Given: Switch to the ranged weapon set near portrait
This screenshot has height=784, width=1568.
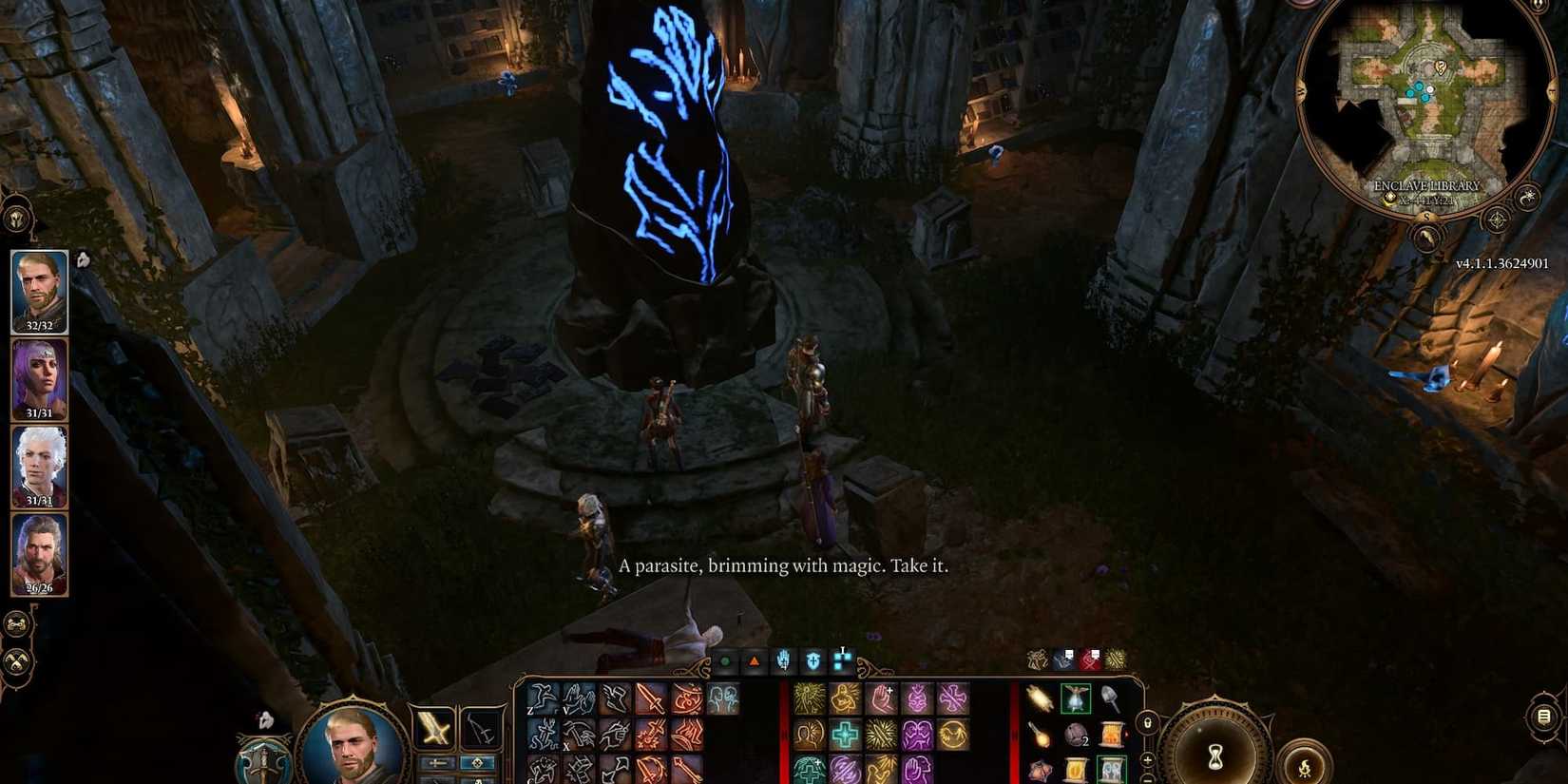Looking at the screenshot, I should [x=480, y=730].
